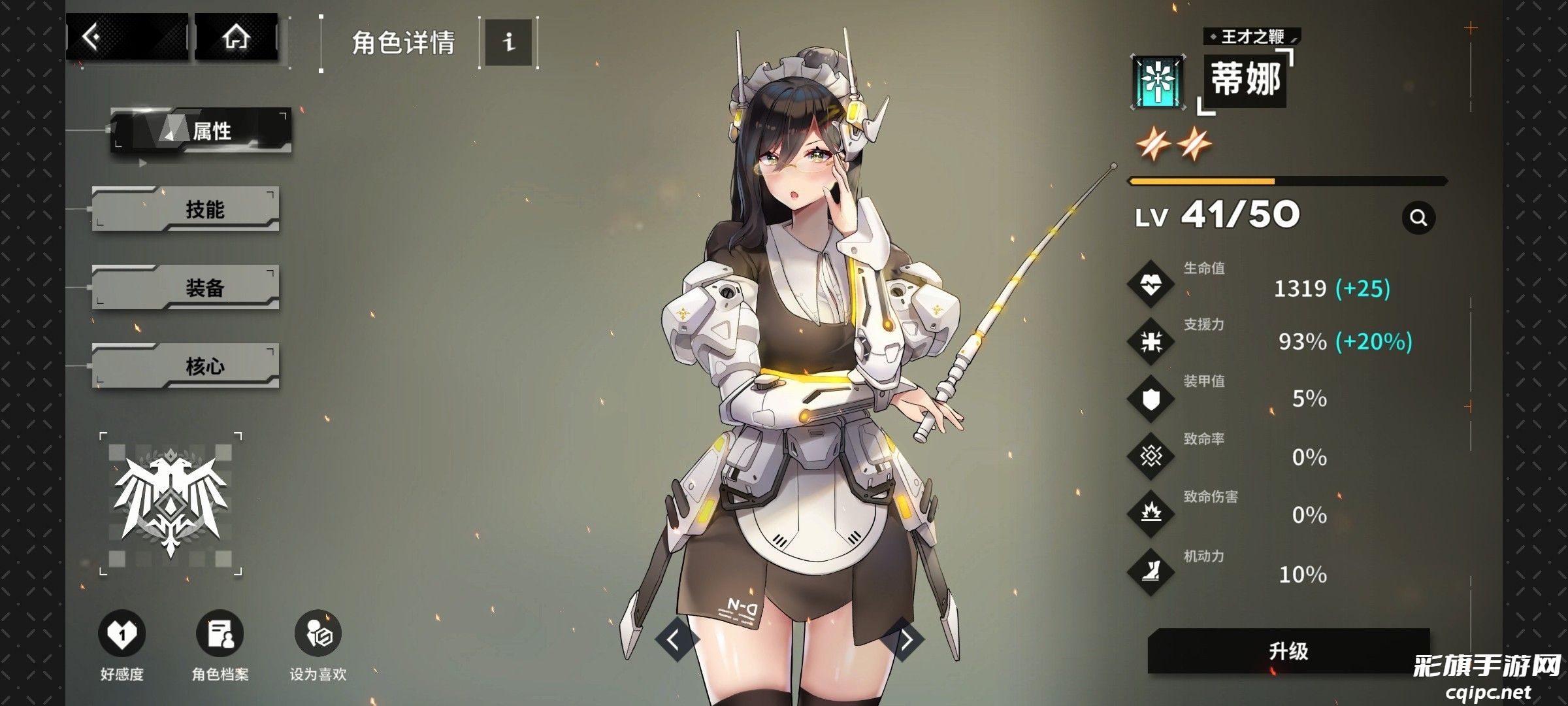
Task: Switch to the next character
Action: pos(905,639)
